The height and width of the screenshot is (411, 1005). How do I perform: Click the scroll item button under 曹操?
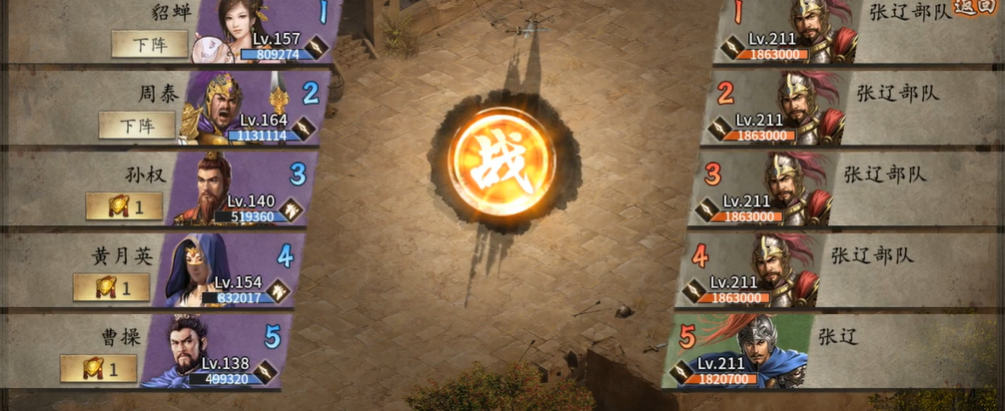98,368
